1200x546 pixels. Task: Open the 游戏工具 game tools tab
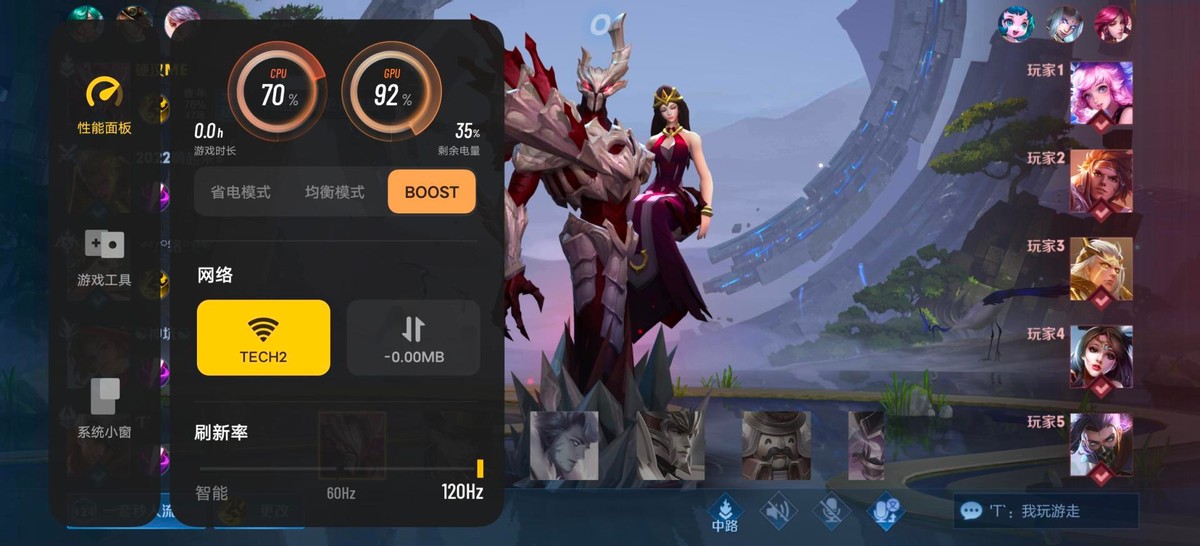click(104, 257)
